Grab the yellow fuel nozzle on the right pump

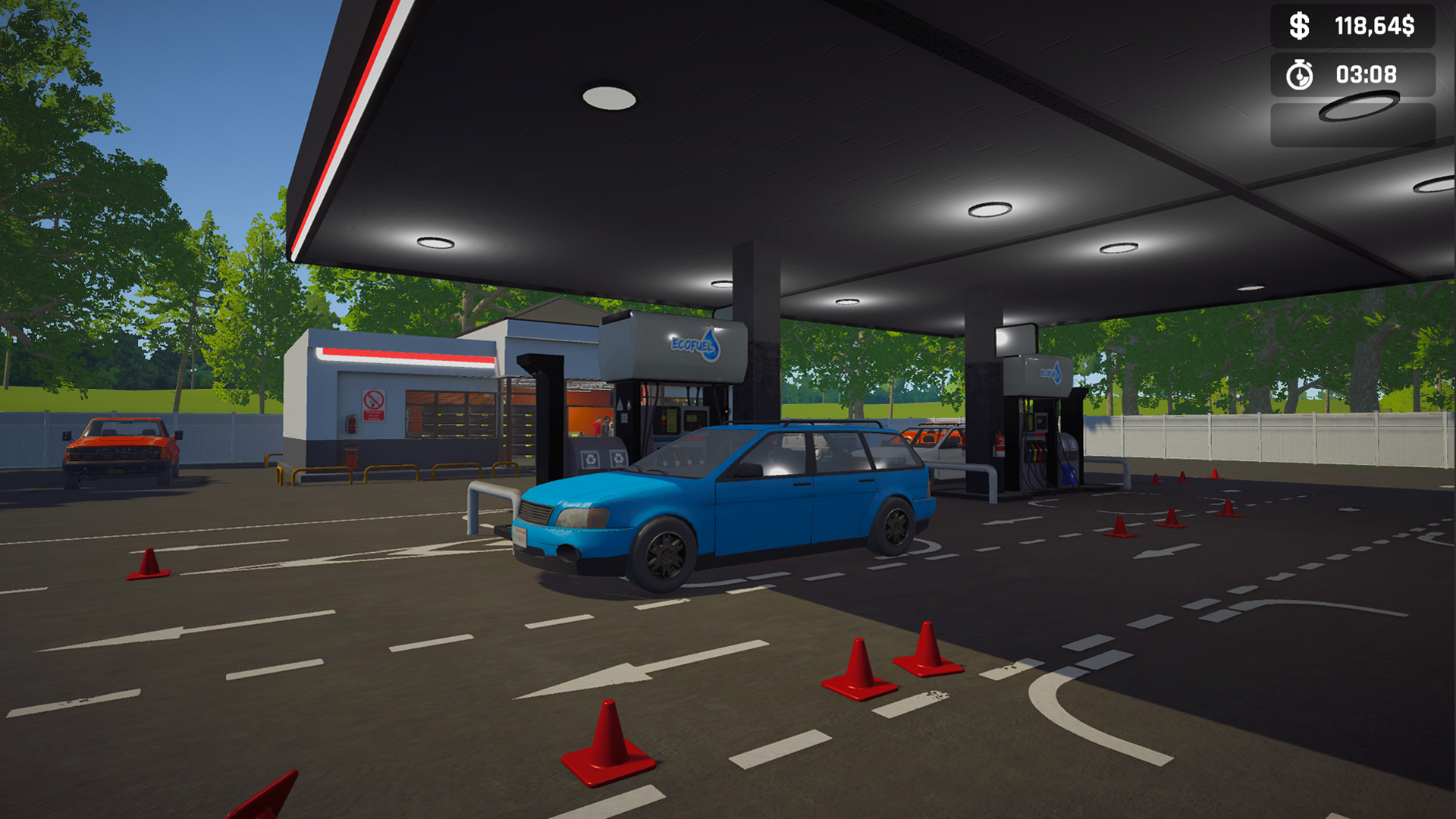coord(1034,453)
